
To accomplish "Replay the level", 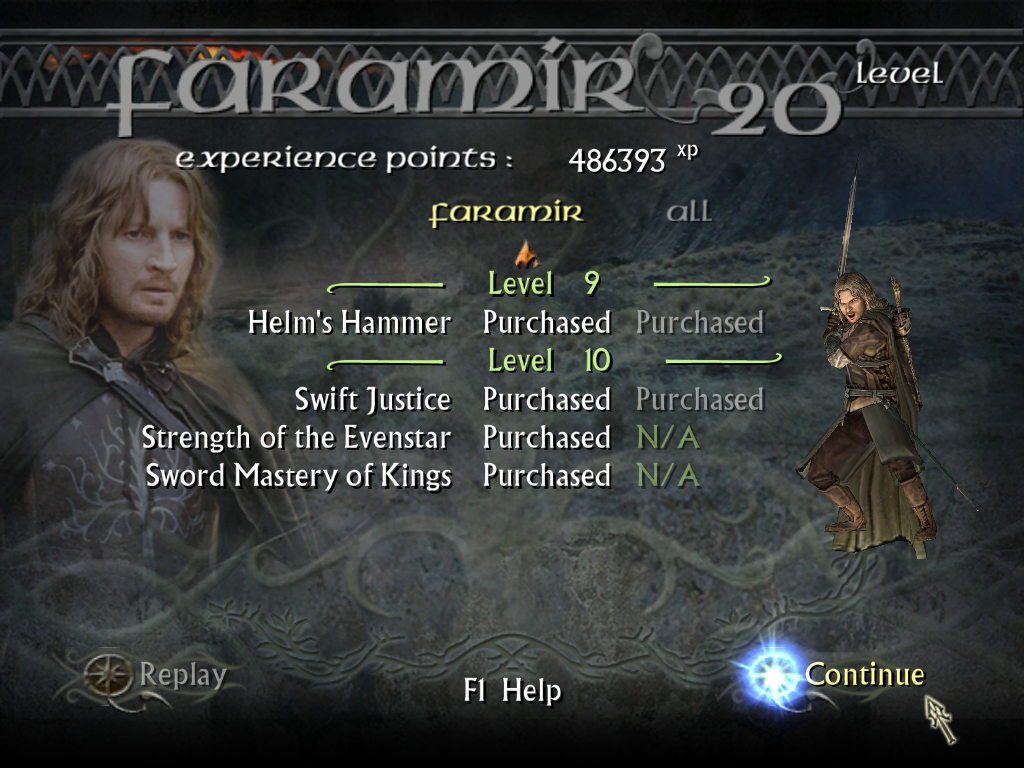I will pos(182,676).
